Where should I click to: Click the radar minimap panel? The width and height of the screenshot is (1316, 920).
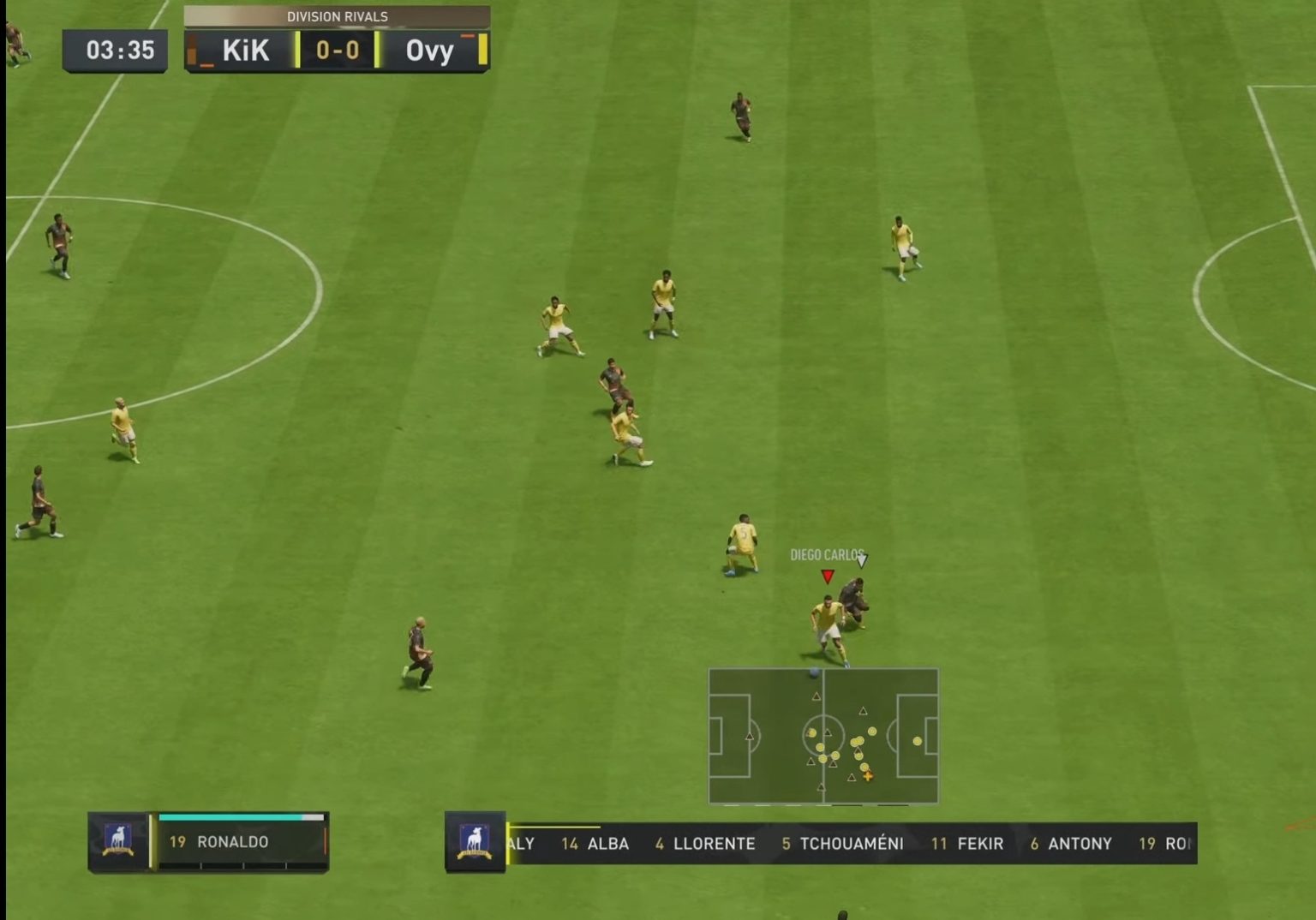click(x=823, y=737)
